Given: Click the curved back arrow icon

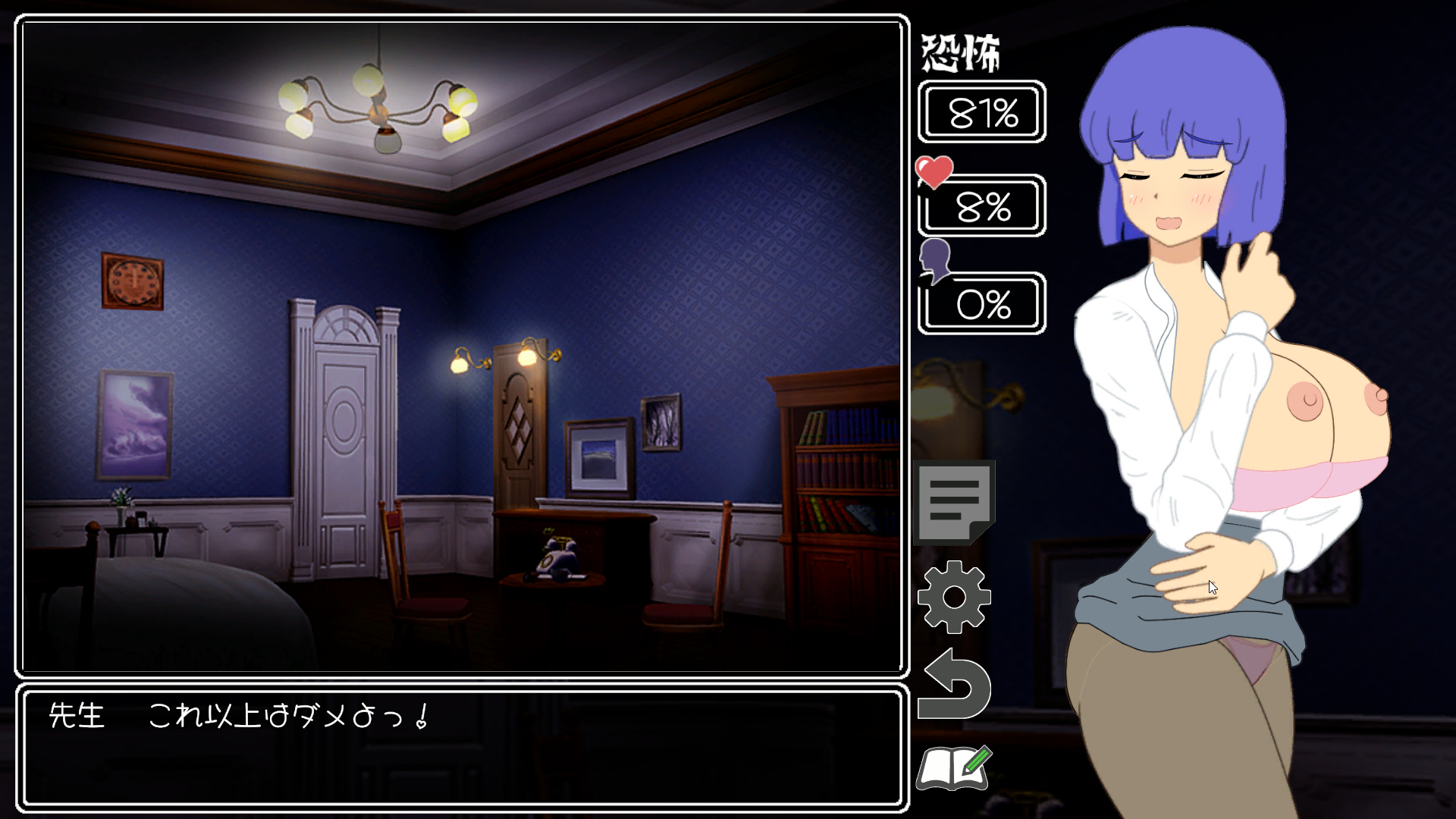Looking at the screenshot, I should coord(954,685).
